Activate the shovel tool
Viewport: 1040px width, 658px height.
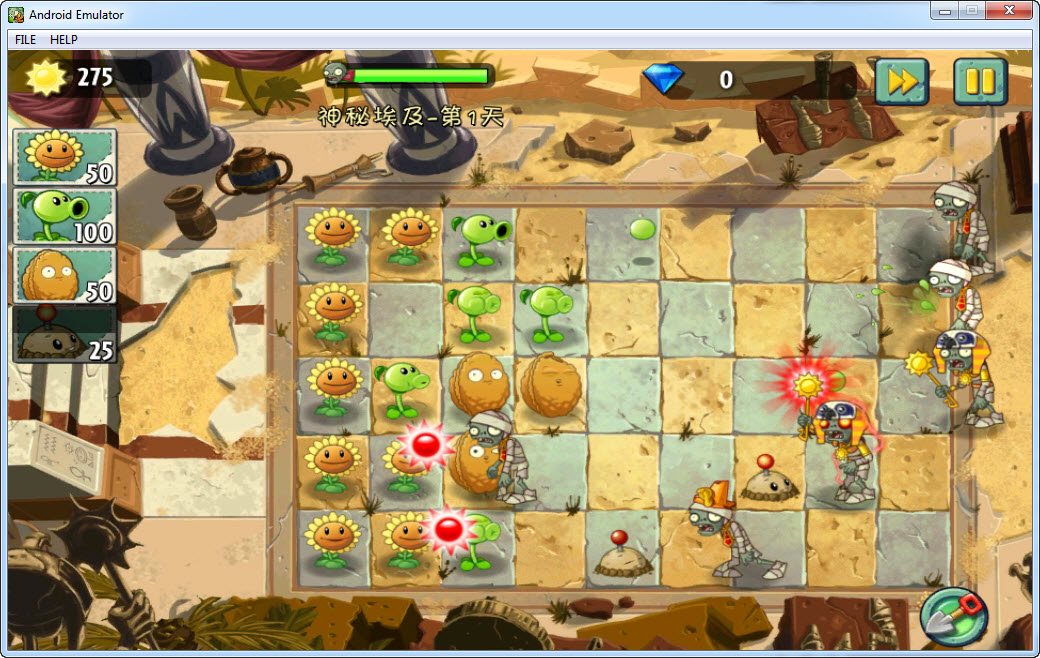click(x=953, y=616)
